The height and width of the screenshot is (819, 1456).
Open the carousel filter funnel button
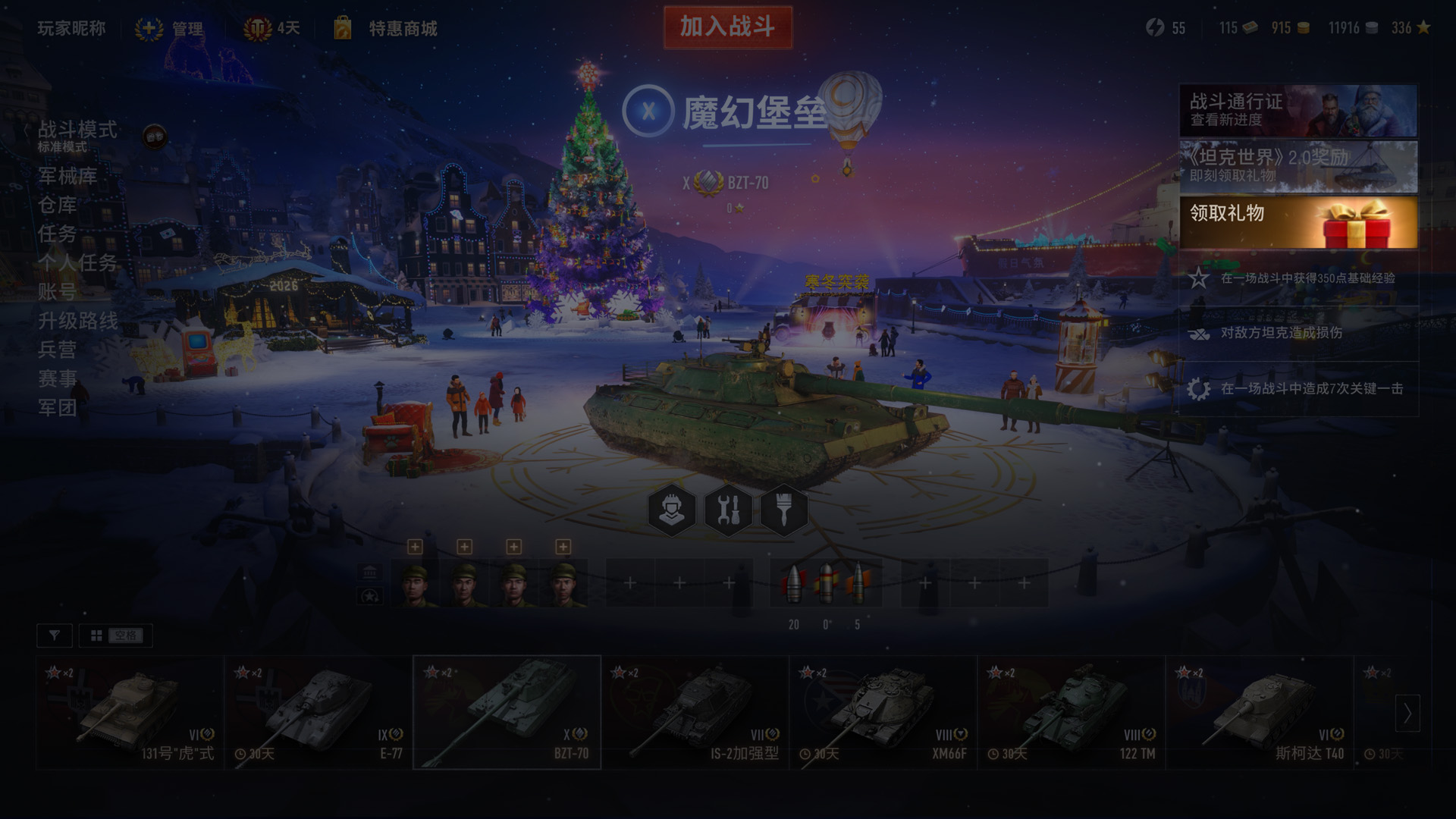point(55,635)
